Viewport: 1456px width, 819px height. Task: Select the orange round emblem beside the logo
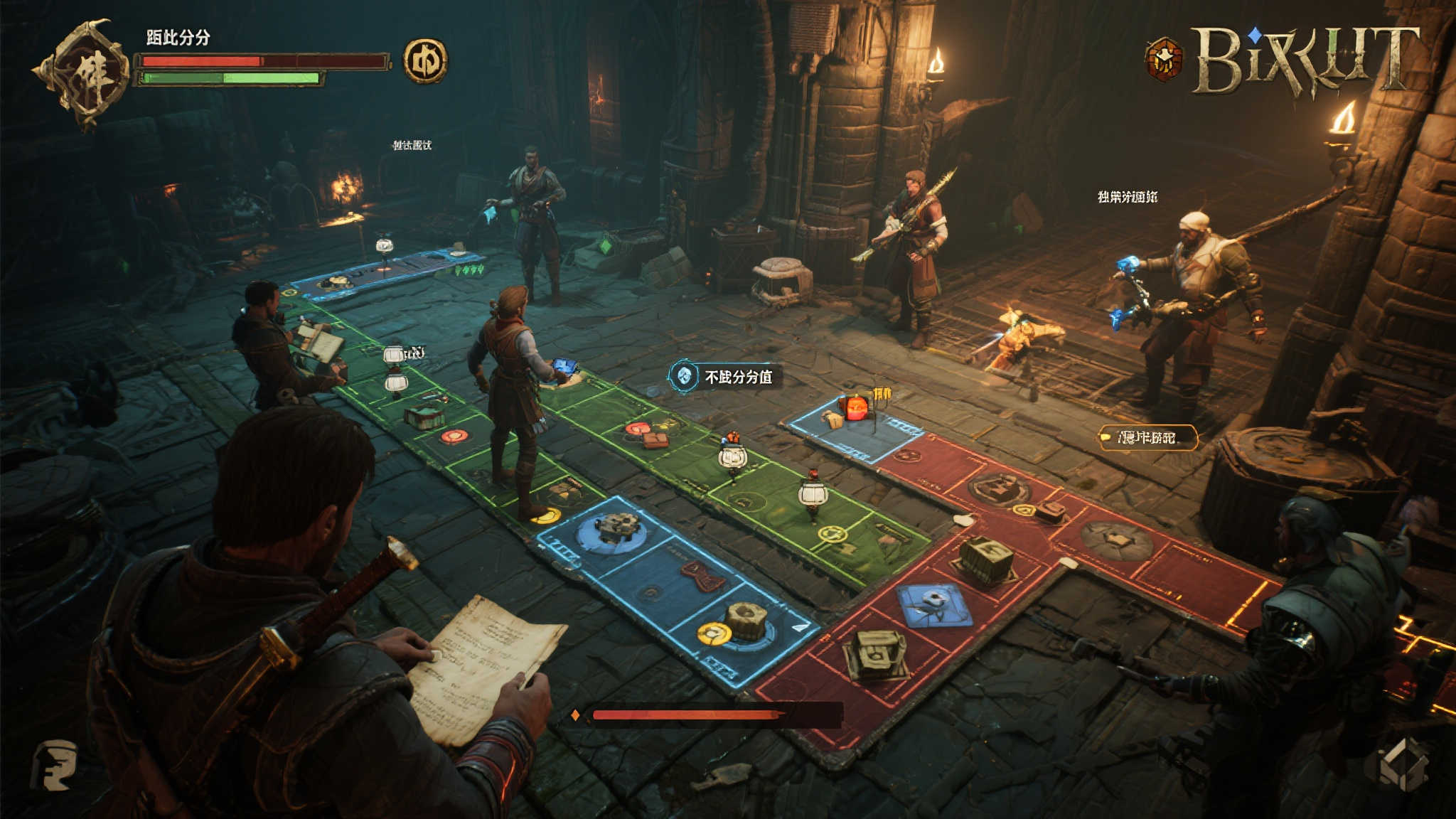pyautogui.click(x=1164, y=59)
